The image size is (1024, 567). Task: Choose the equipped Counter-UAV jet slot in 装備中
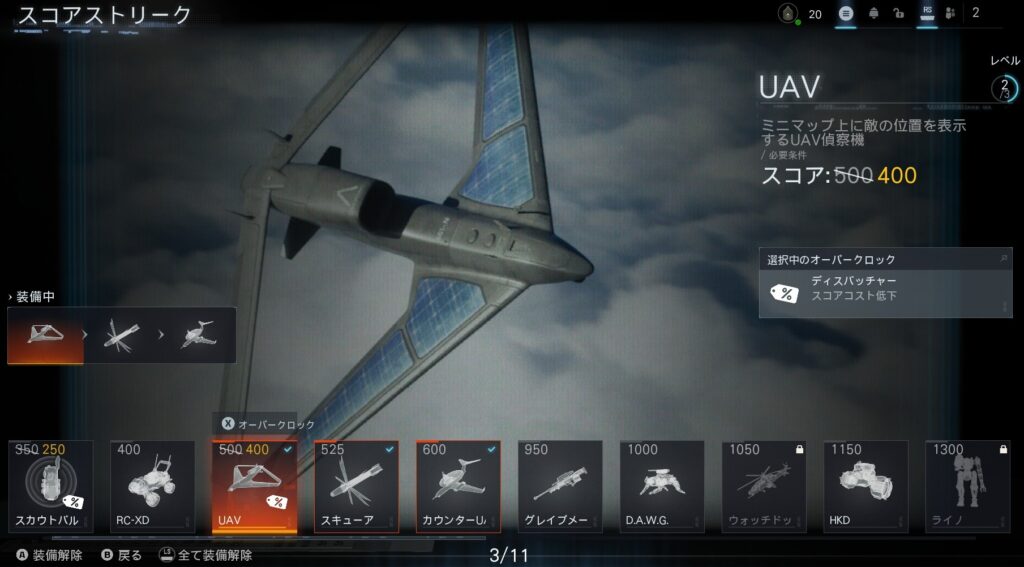197,335
